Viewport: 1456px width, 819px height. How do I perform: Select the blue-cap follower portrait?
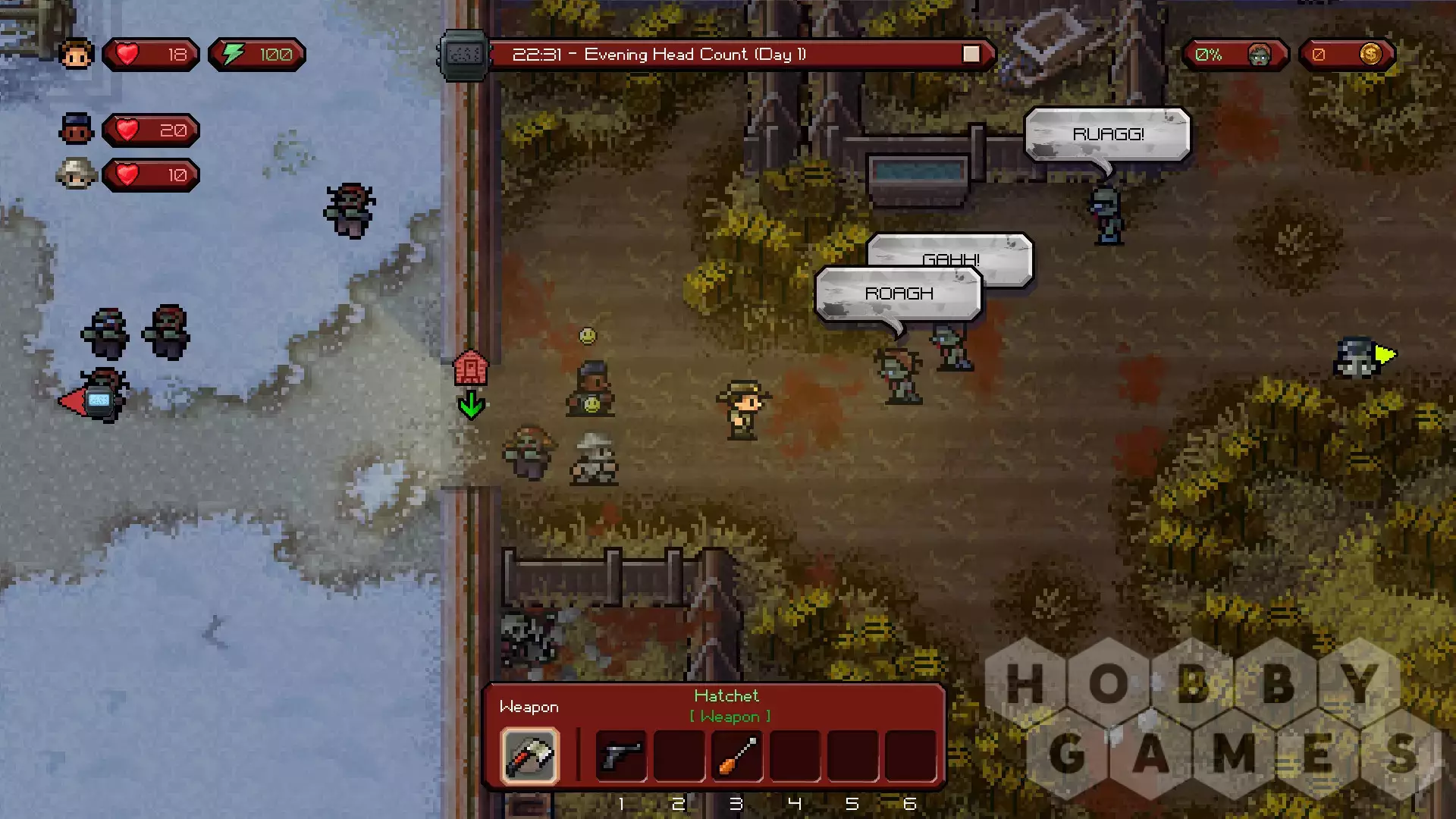(x=76, y=130)
